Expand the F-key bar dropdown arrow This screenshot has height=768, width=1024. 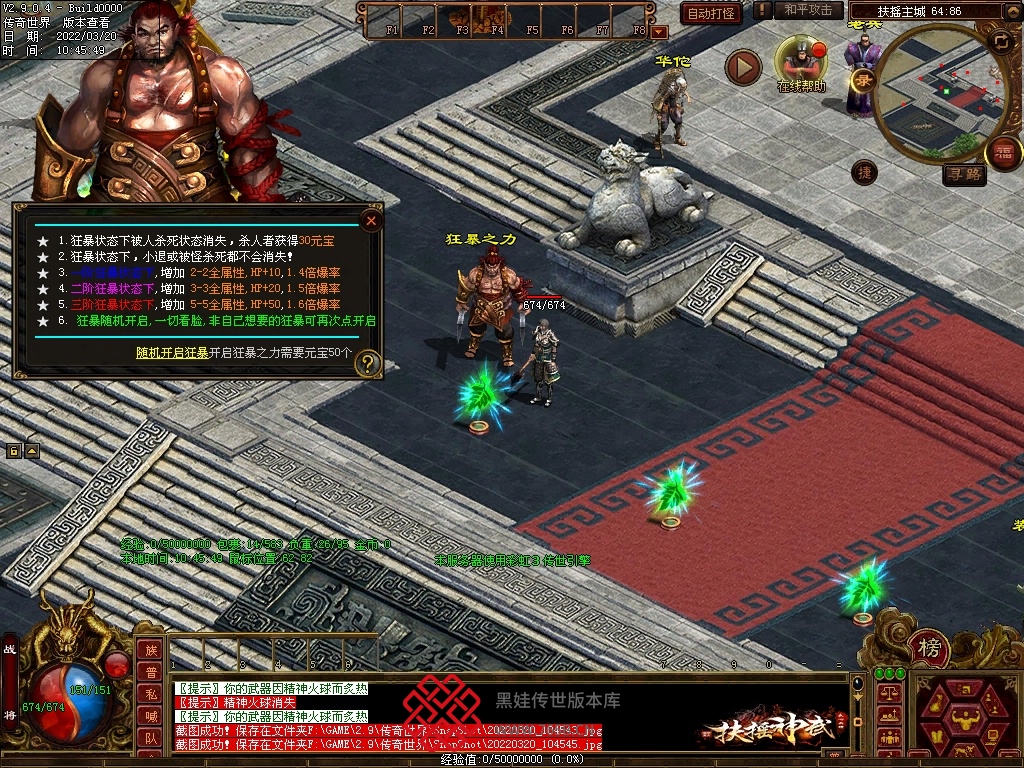pyautogui.click(x=658, y=32)
